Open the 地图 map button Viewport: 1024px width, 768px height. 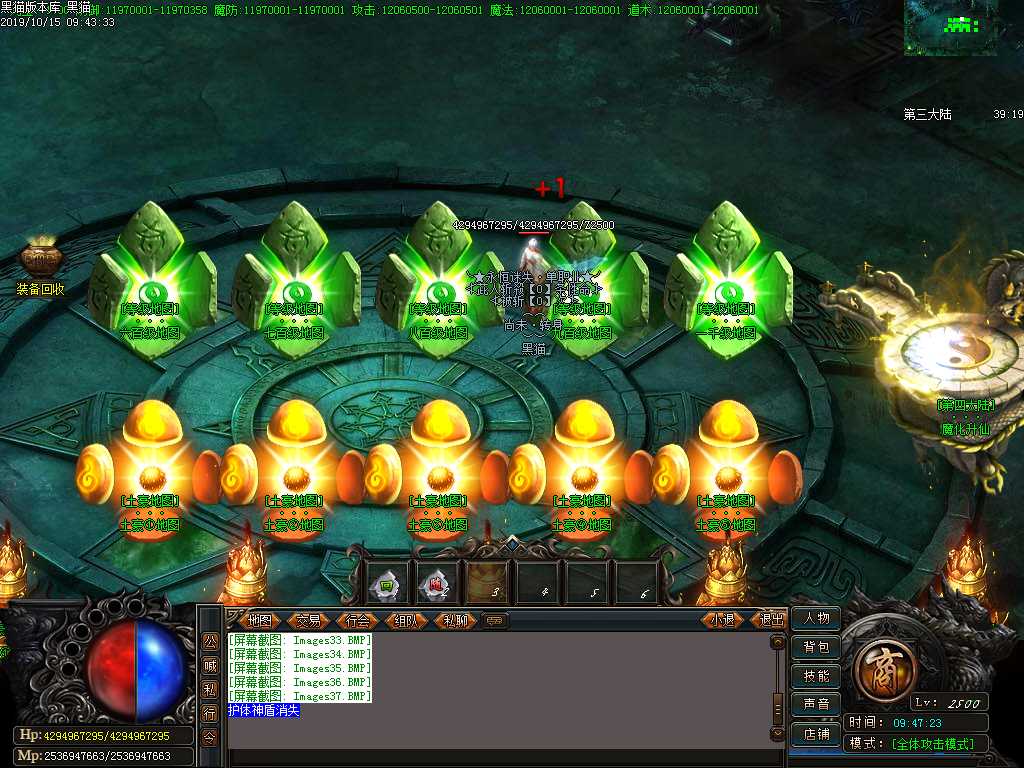click(x=259, y=620)
